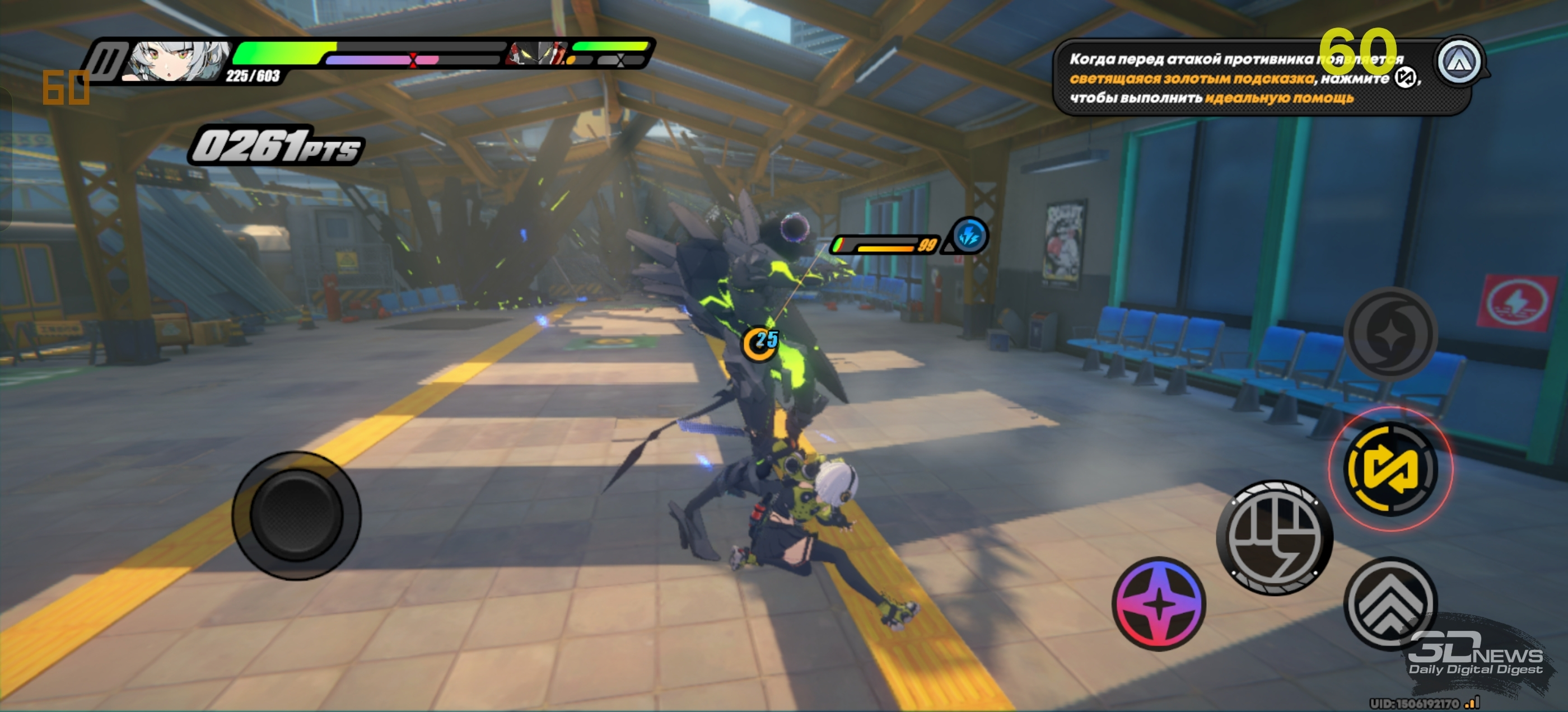Switch to the second teammate portrait
Image resolution: width=1568 pixels, height=712 pixels.
click(x=537, y=54)
